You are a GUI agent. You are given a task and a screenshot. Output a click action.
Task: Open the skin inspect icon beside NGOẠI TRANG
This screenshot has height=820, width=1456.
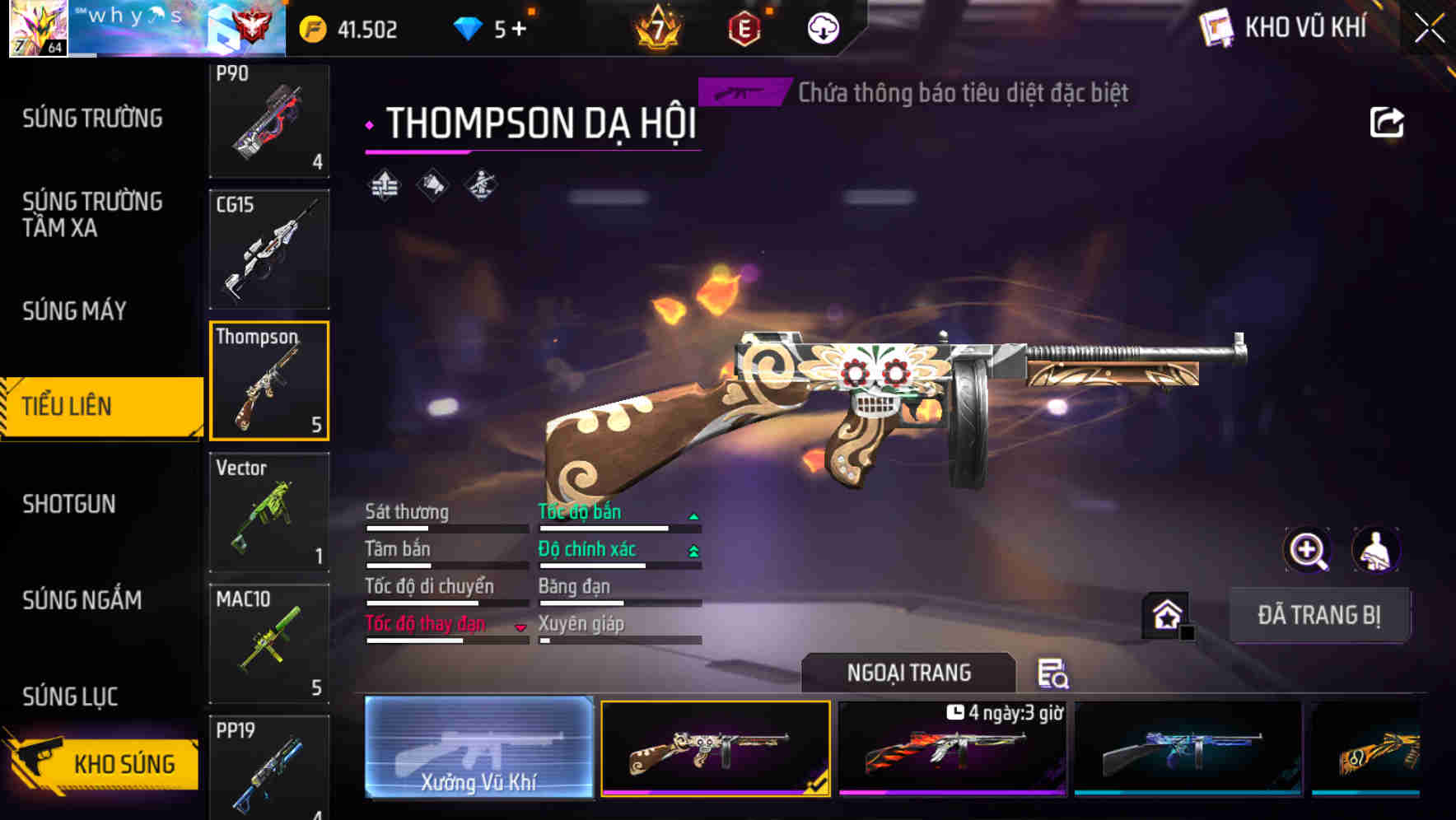coord(1055,675)
